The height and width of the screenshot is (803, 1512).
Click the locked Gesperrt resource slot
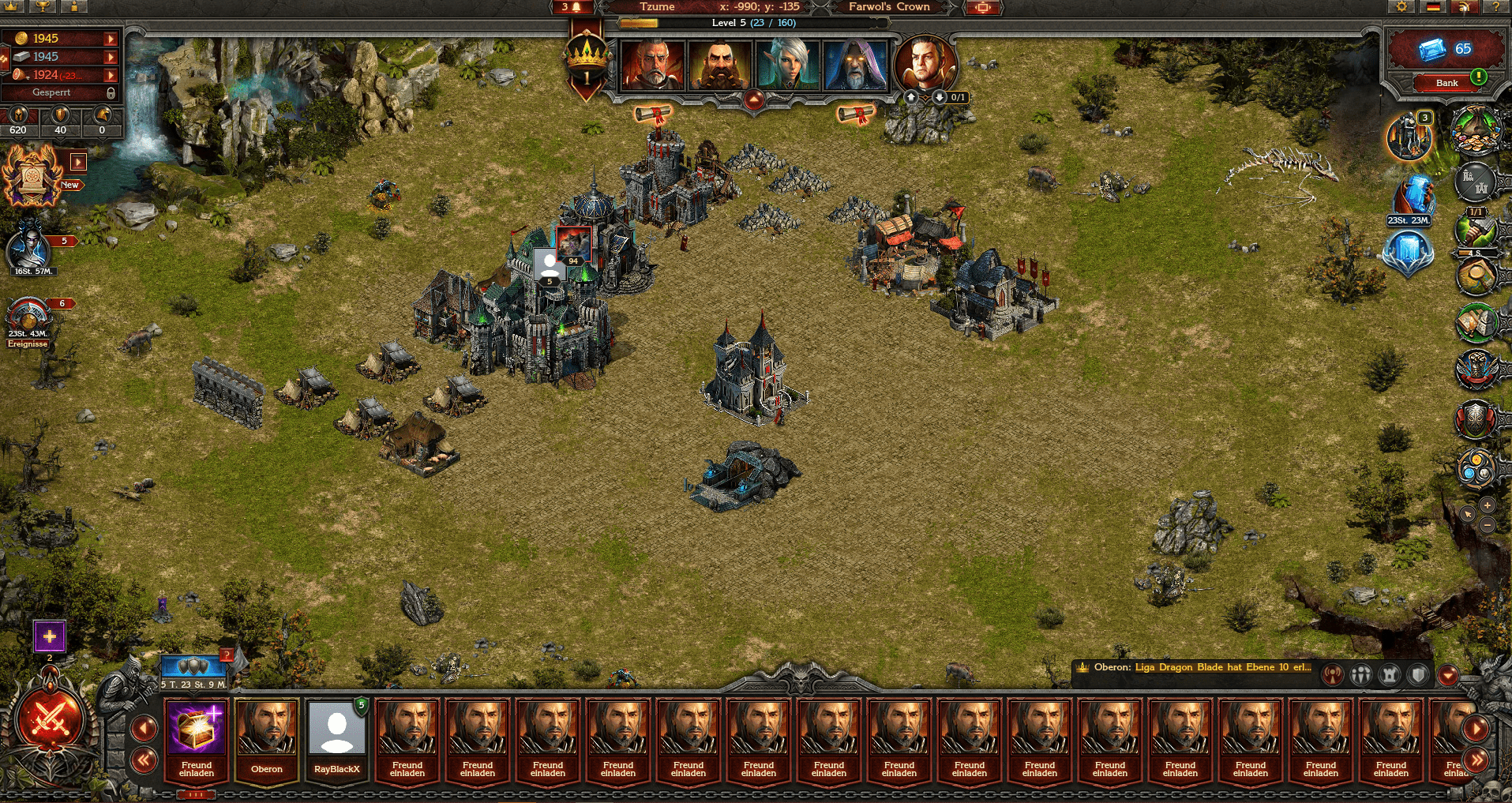pyautogui.click(x=55, y=92)
